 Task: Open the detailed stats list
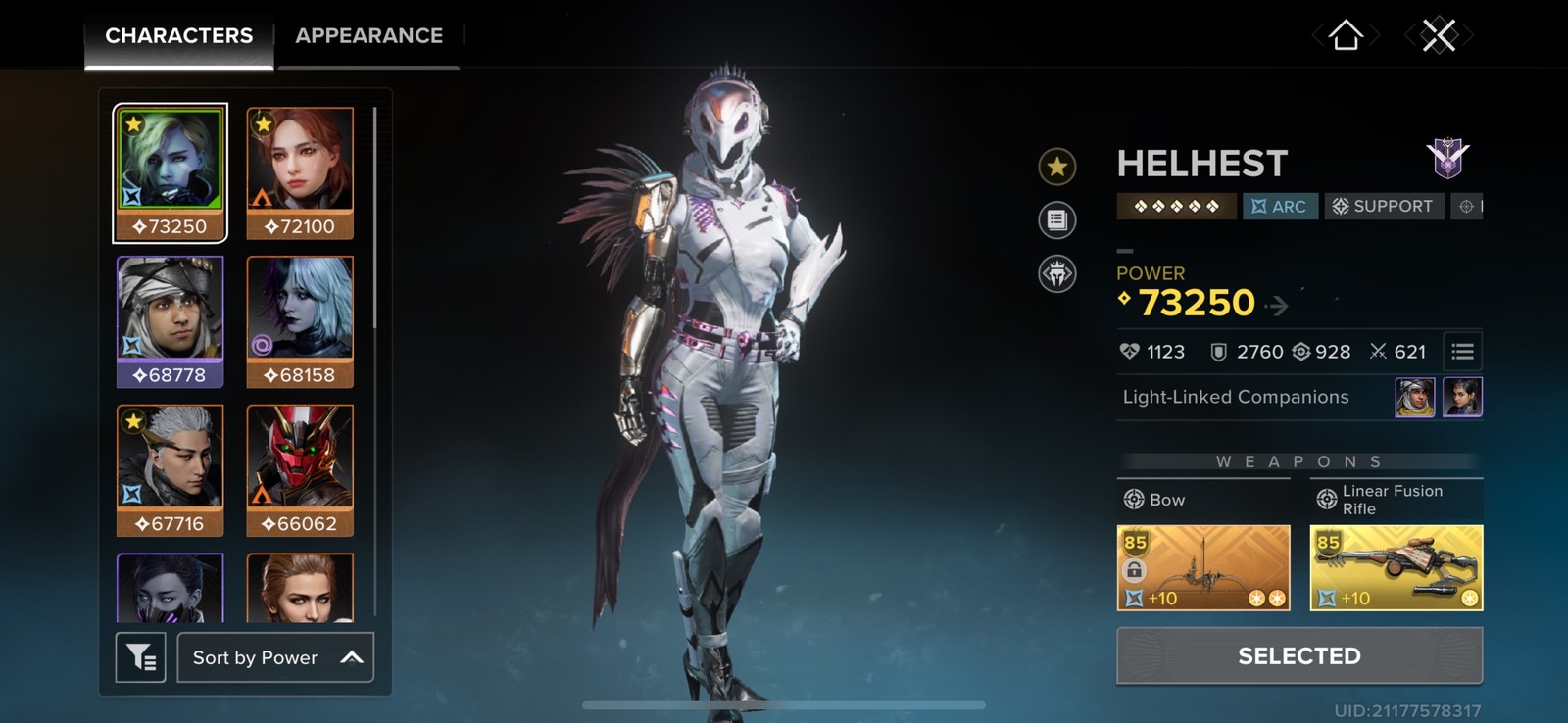coord(1462,352)
